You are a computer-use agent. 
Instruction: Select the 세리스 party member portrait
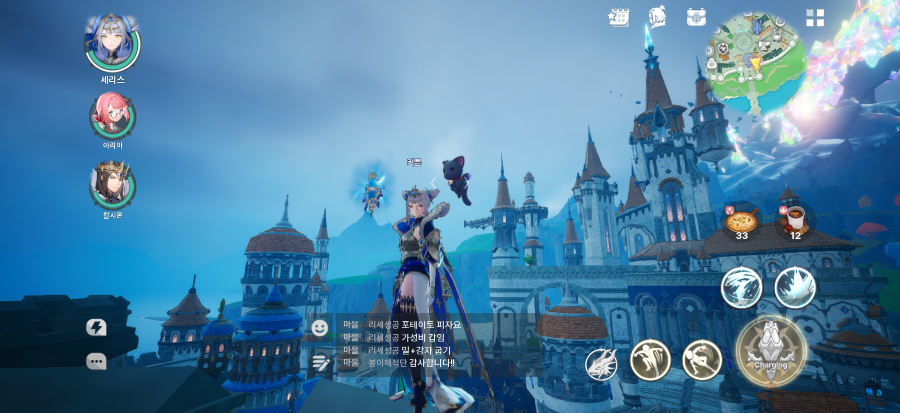pos(112,40)
